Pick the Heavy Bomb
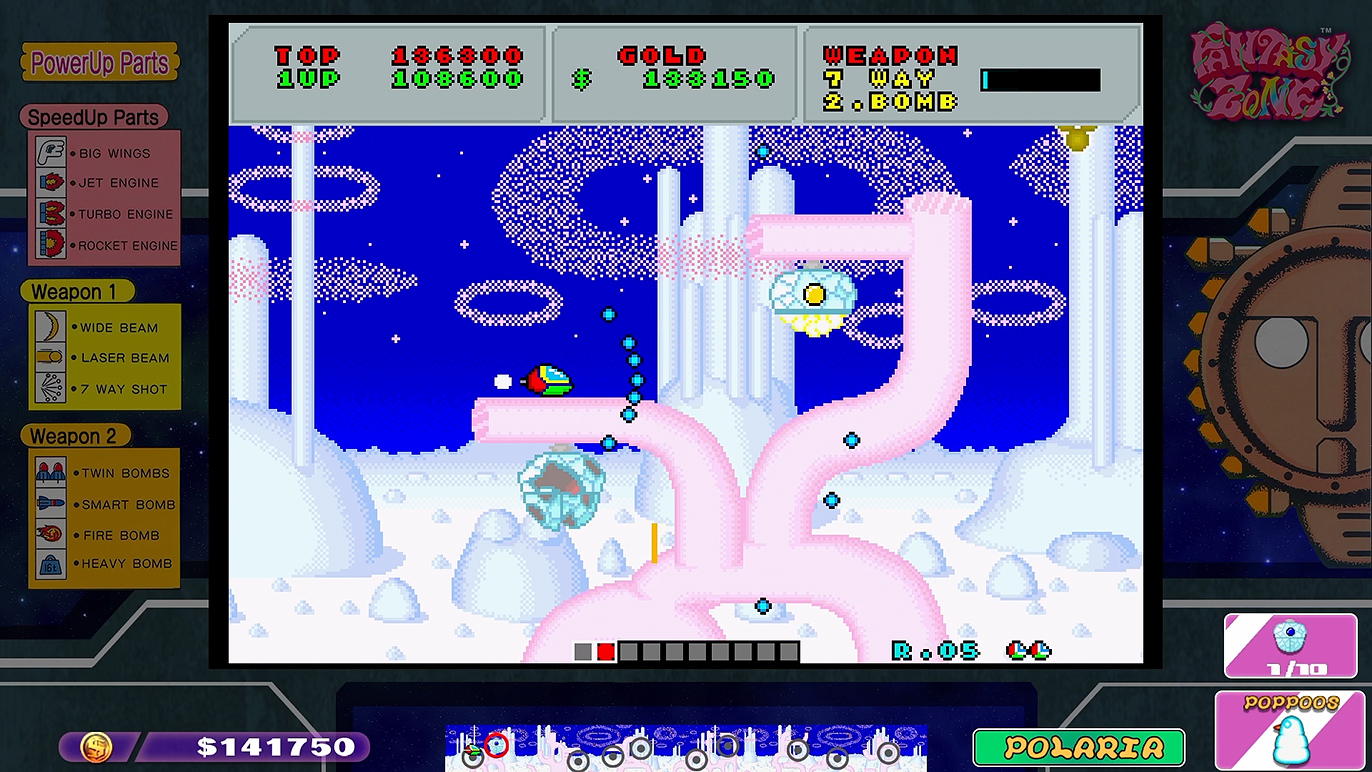Screen dimensions: 1372x772 click(x=104, y=564)
